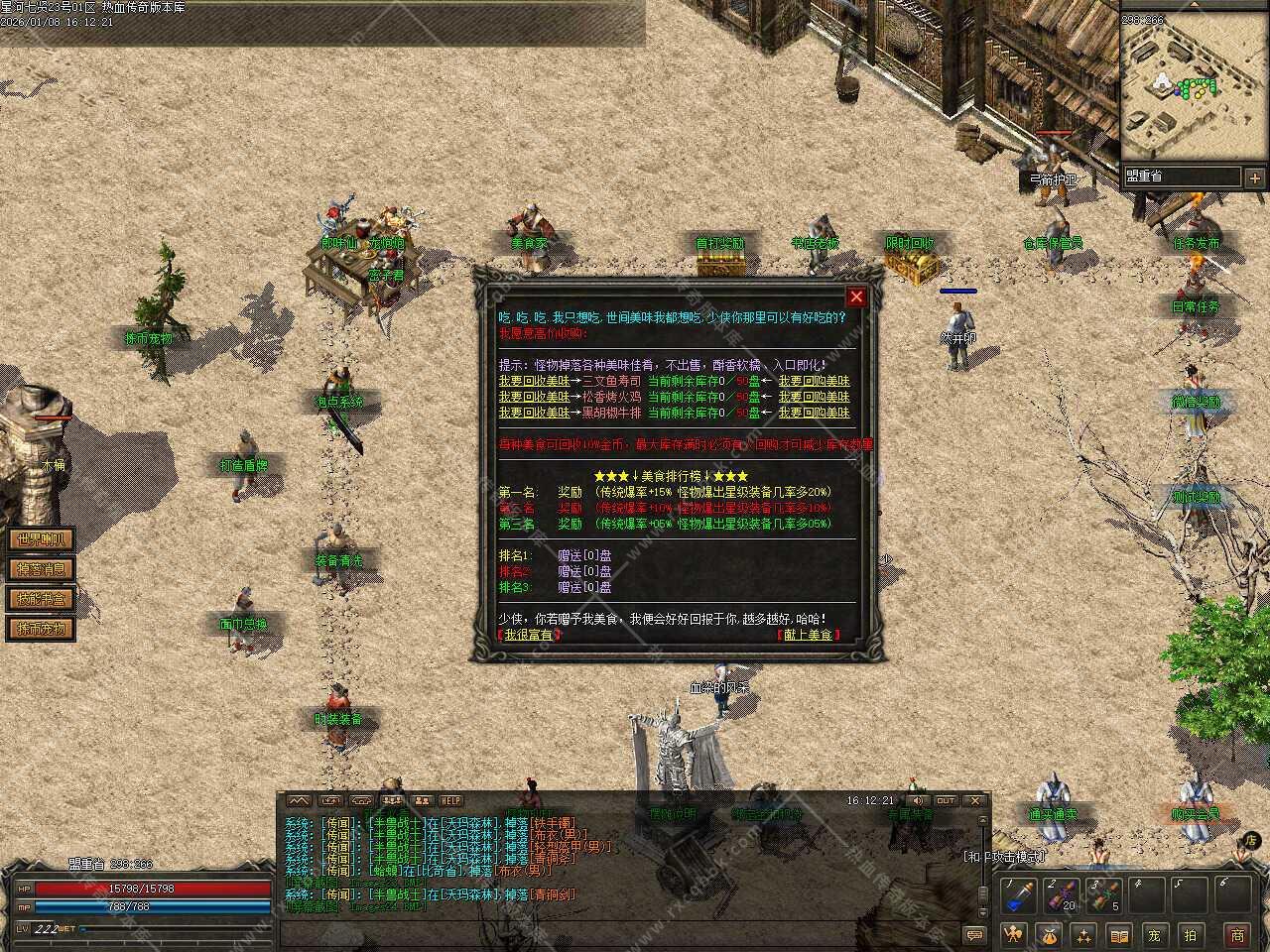Use the blue potion in hotbar slot 1
Viewport: 1270px width, 952px height.
[1018, 895]
